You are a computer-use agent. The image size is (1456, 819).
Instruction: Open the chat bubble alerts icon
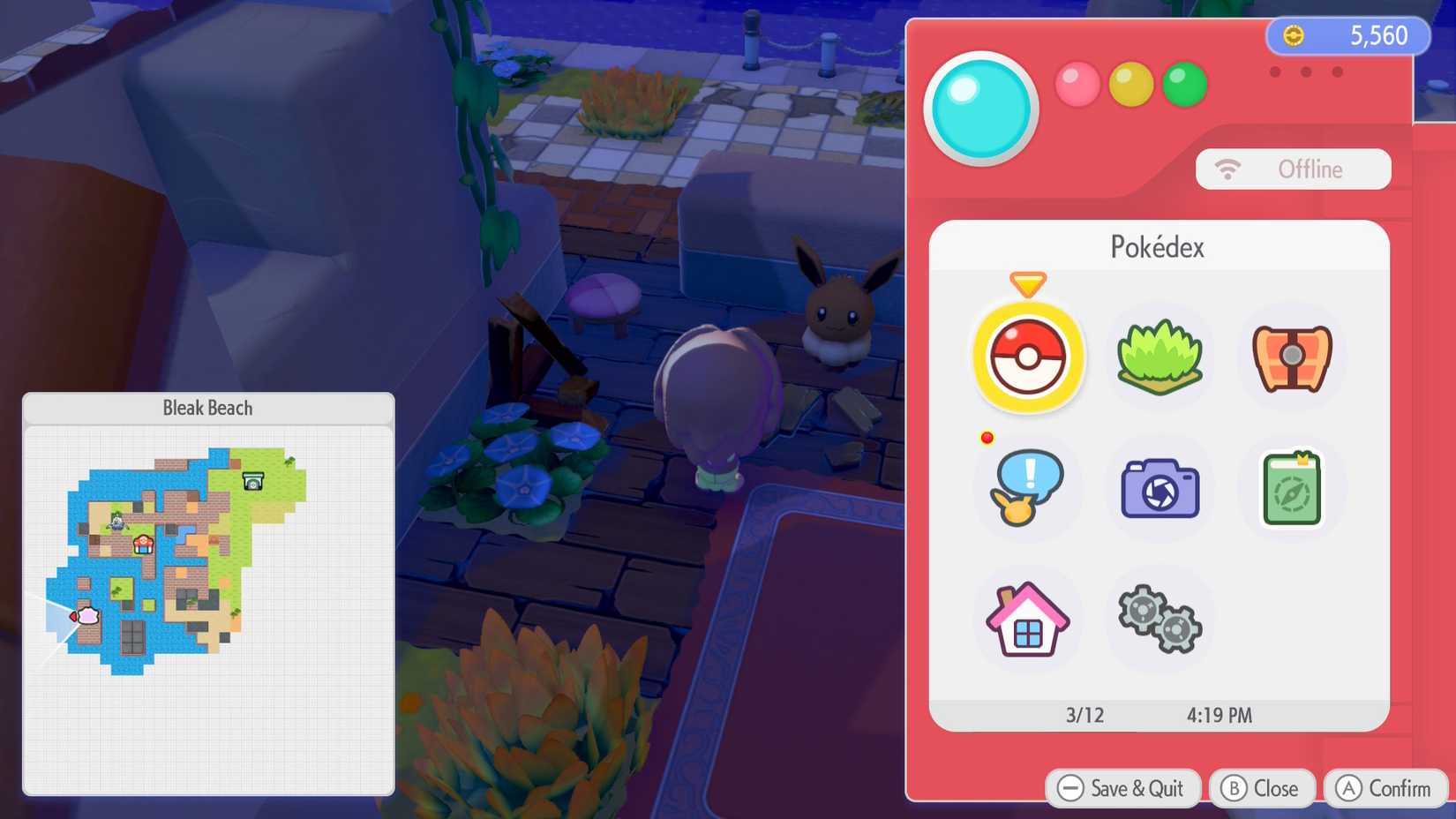point(1027,488)
